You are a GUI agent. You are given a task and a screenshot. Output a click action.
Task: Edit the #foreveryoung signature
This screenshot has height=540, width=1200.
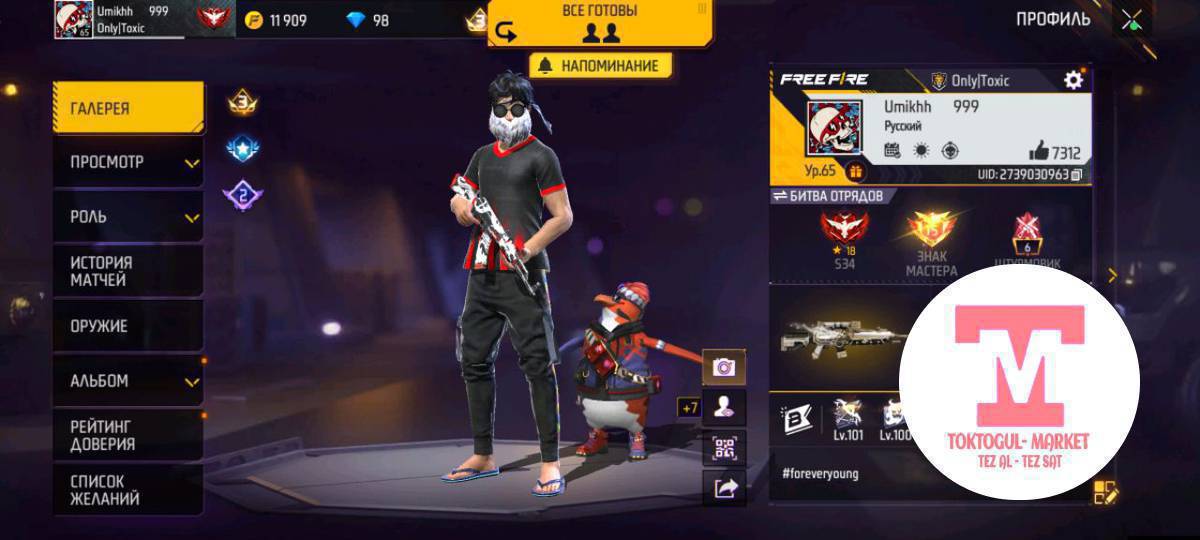click(x=1104, y=491)
